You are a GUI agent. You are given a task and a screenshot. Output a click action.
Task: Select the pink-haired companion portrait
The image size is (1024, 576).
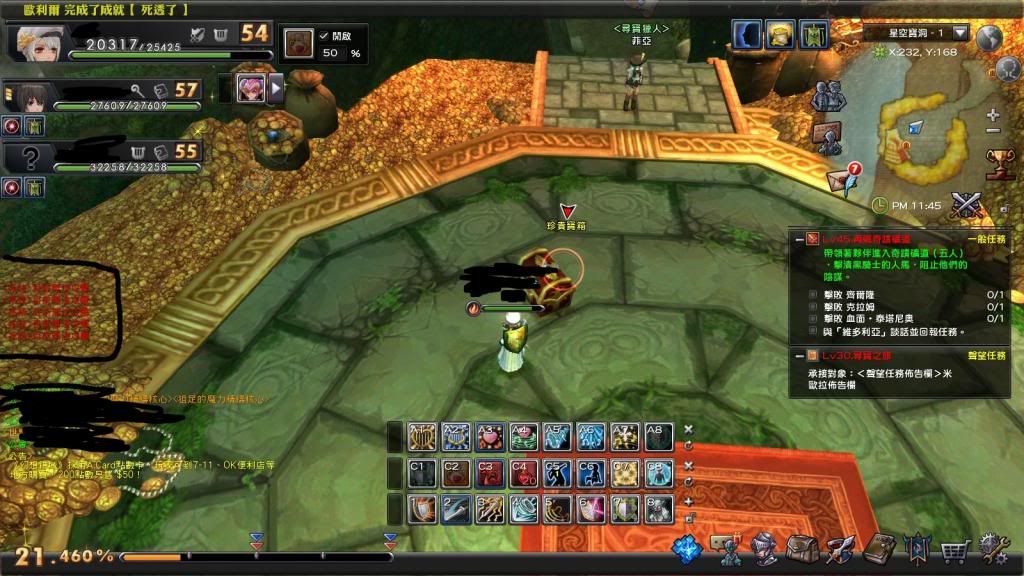pos(251,89)
